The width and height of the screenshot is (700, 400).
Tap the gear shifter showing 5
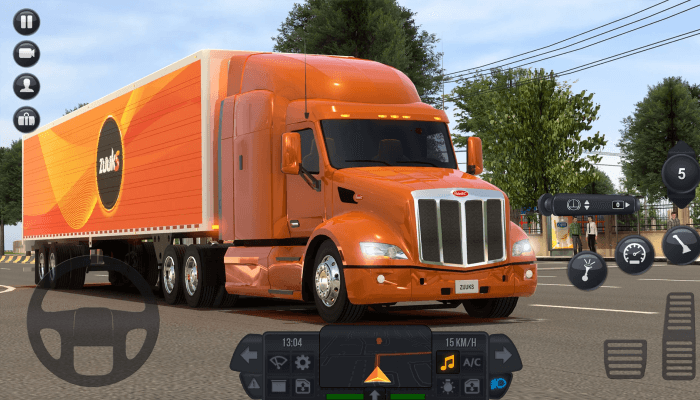(x=681, y=173)
